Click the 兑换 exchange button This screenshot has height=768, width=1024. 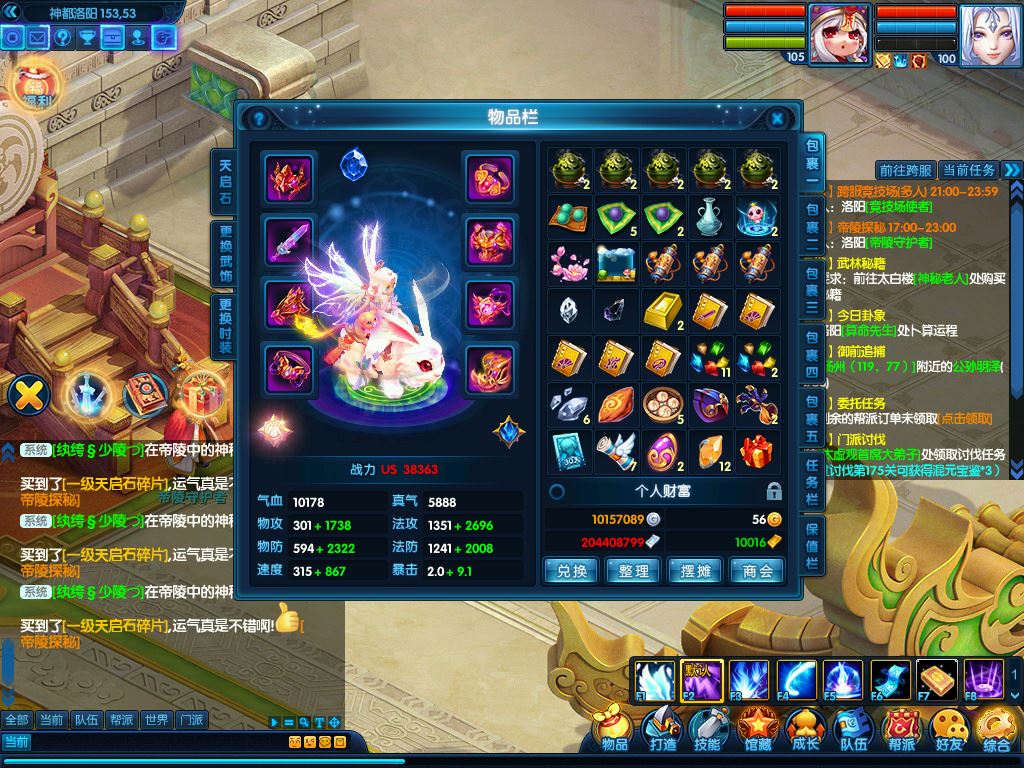571,571
